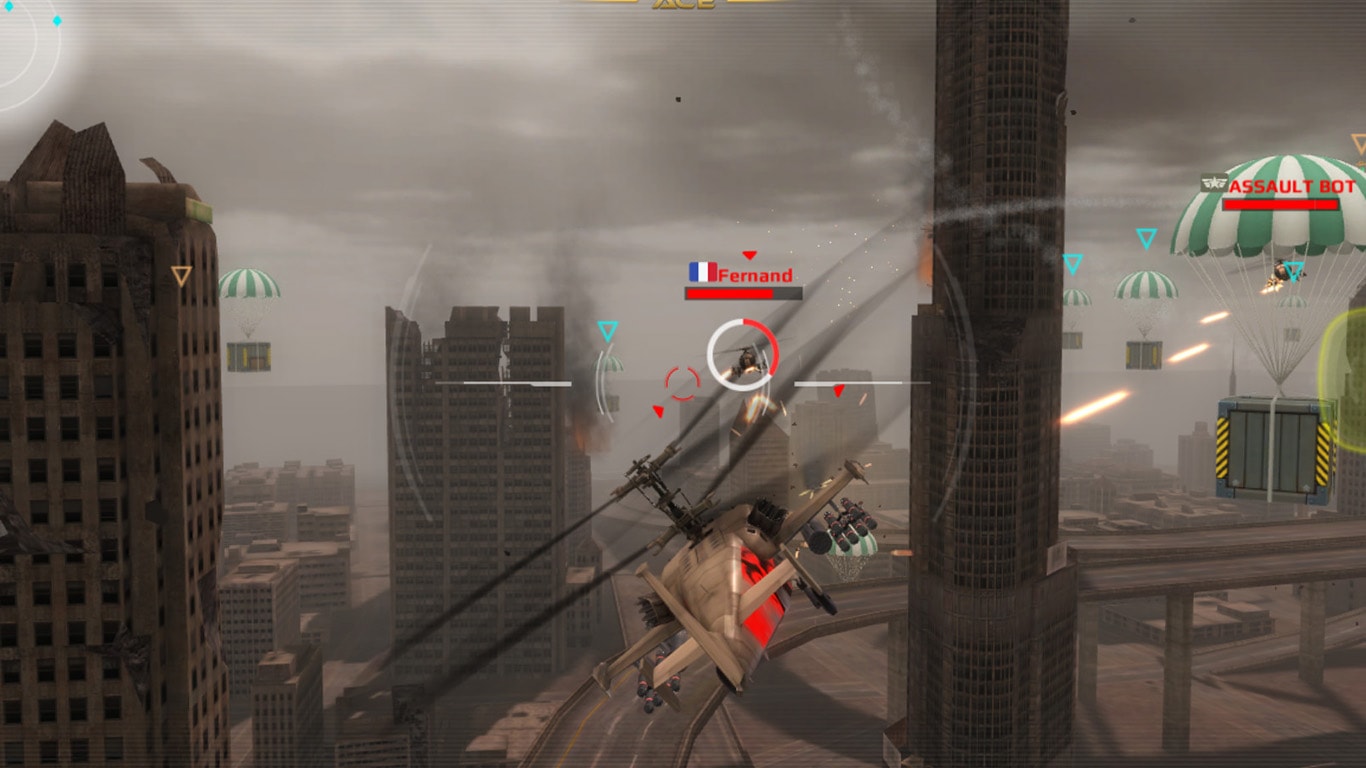The height and width of the screenshot is (768, 1366).
Task: Target the dashed secondary reticle circle
Action: 682,382
